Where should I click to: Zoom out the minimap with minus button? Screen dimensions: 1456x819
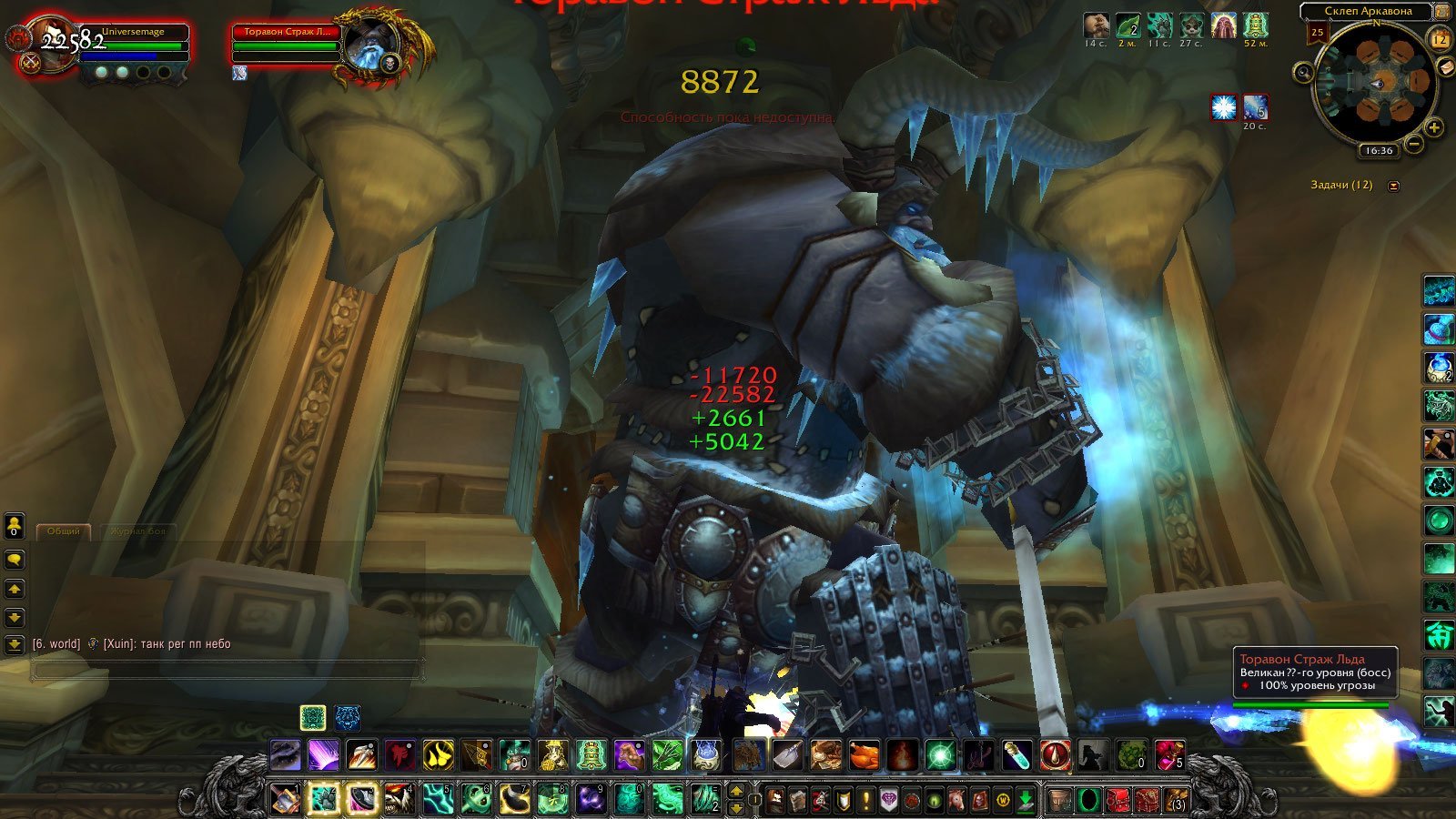(x=1414, y=144)
